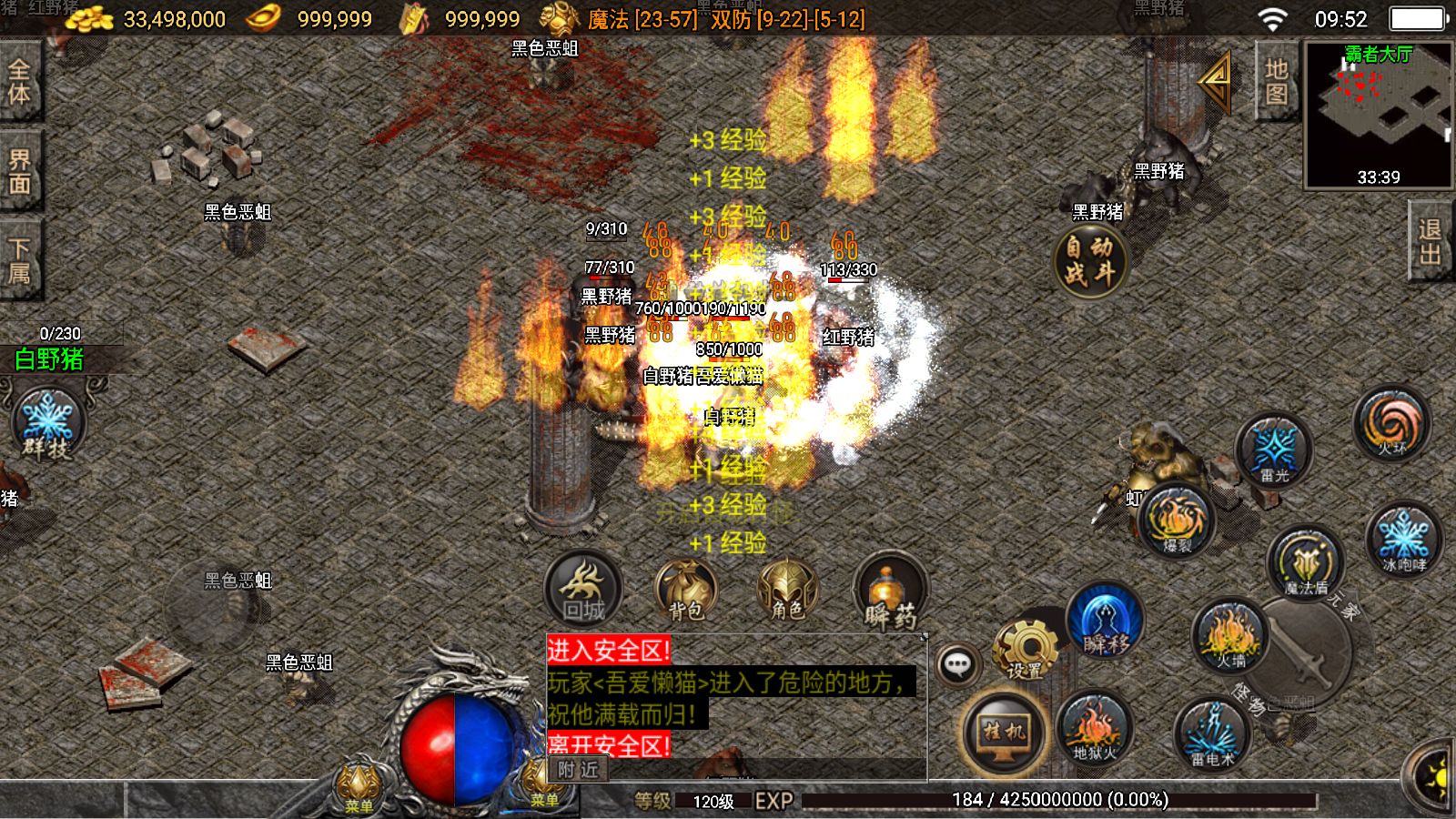Viewport: 1456px width, 819px height.
Task: Cast the 地狱火 hellfire skill
Action: click(x=1093, y=730)
